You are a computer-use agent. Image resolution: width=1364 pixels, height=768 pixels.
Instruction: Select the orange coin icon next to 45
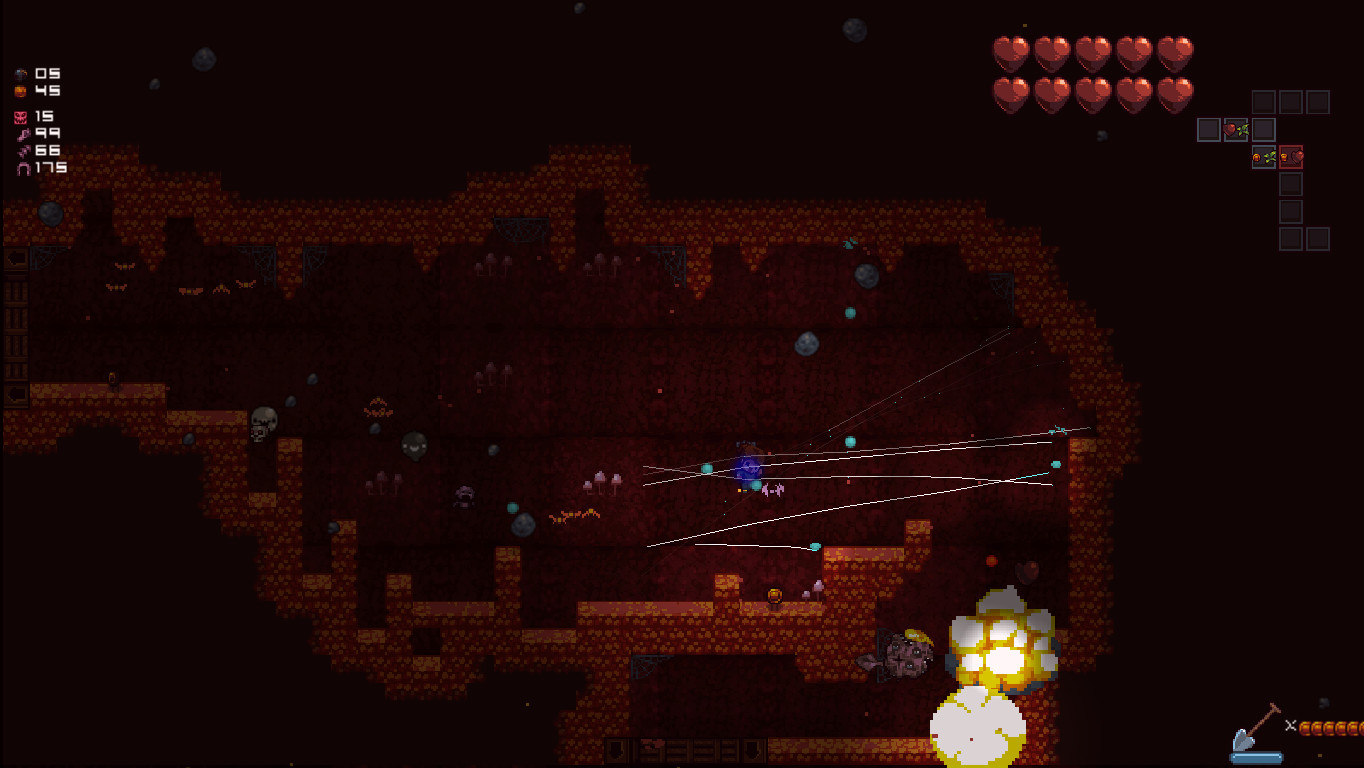tap(22, 92)
